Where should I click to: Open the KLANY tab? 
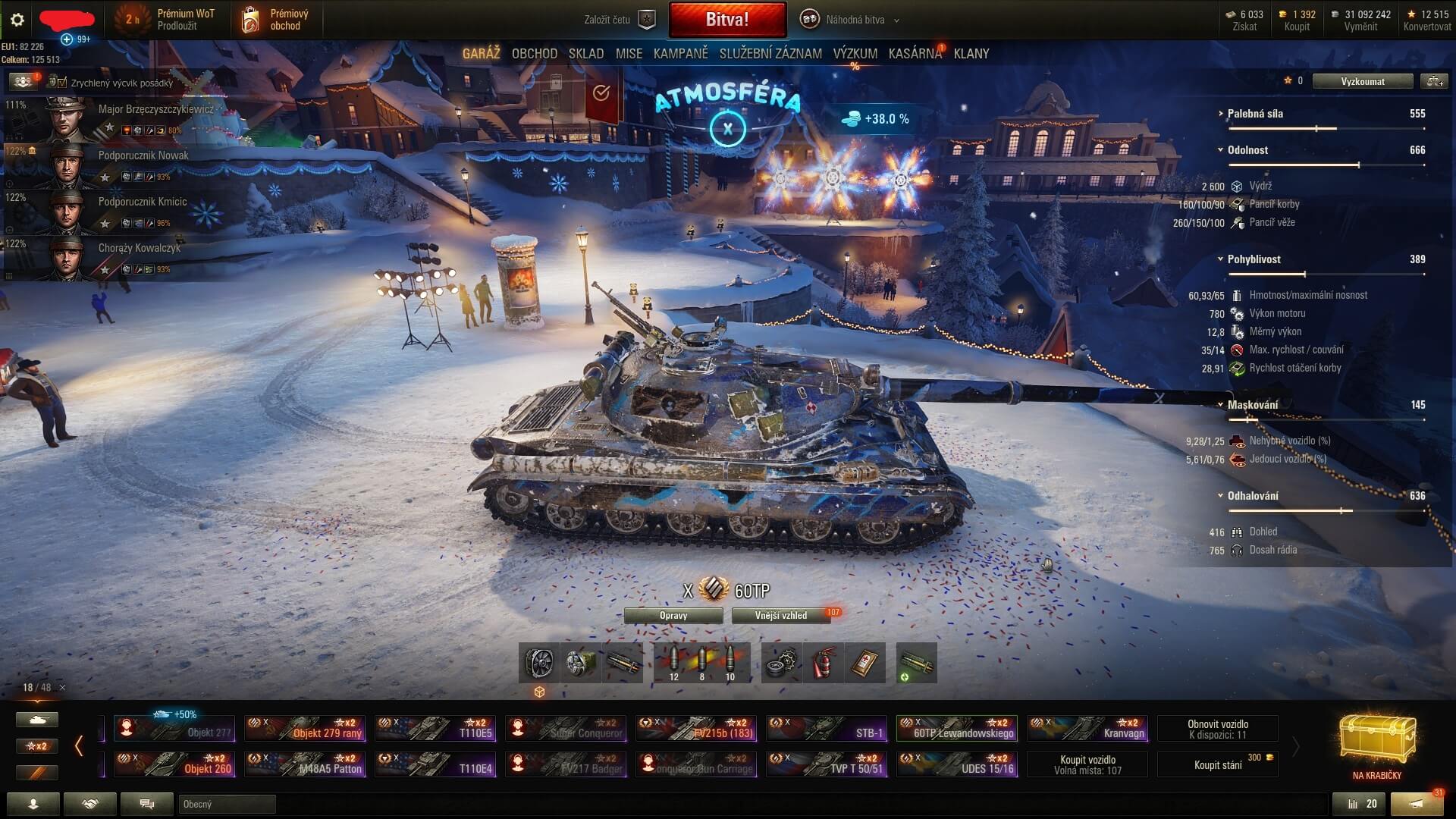pos(971,54)
